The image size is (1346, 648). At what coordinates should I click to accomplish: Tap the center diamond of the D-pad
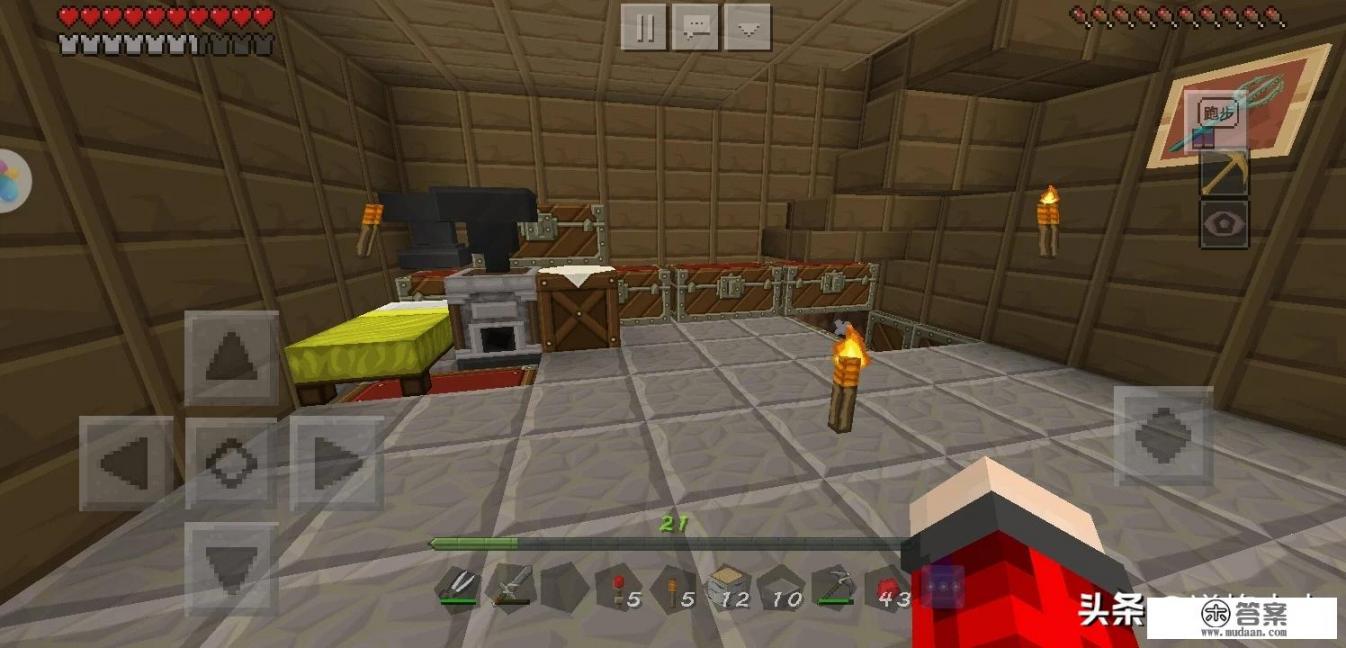[x=231, y=462]
